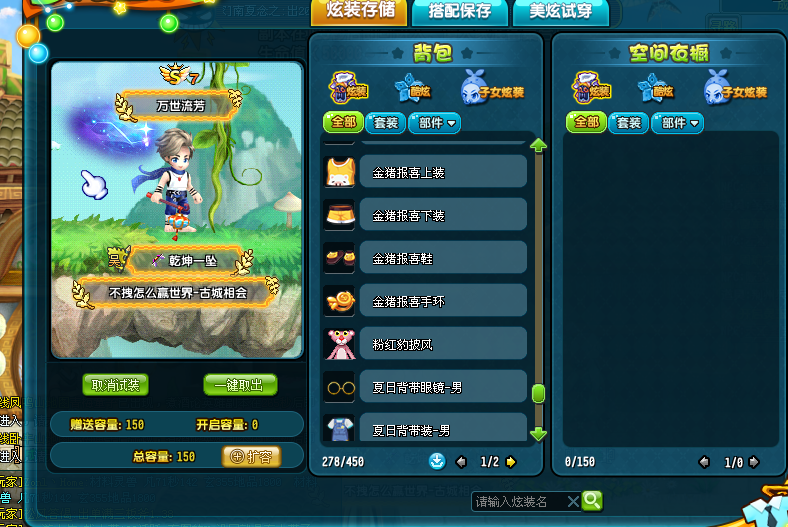The height and width of the screenshot is (527, 788).
Task: Click the green magnifier search button
Action: [592, 500]
